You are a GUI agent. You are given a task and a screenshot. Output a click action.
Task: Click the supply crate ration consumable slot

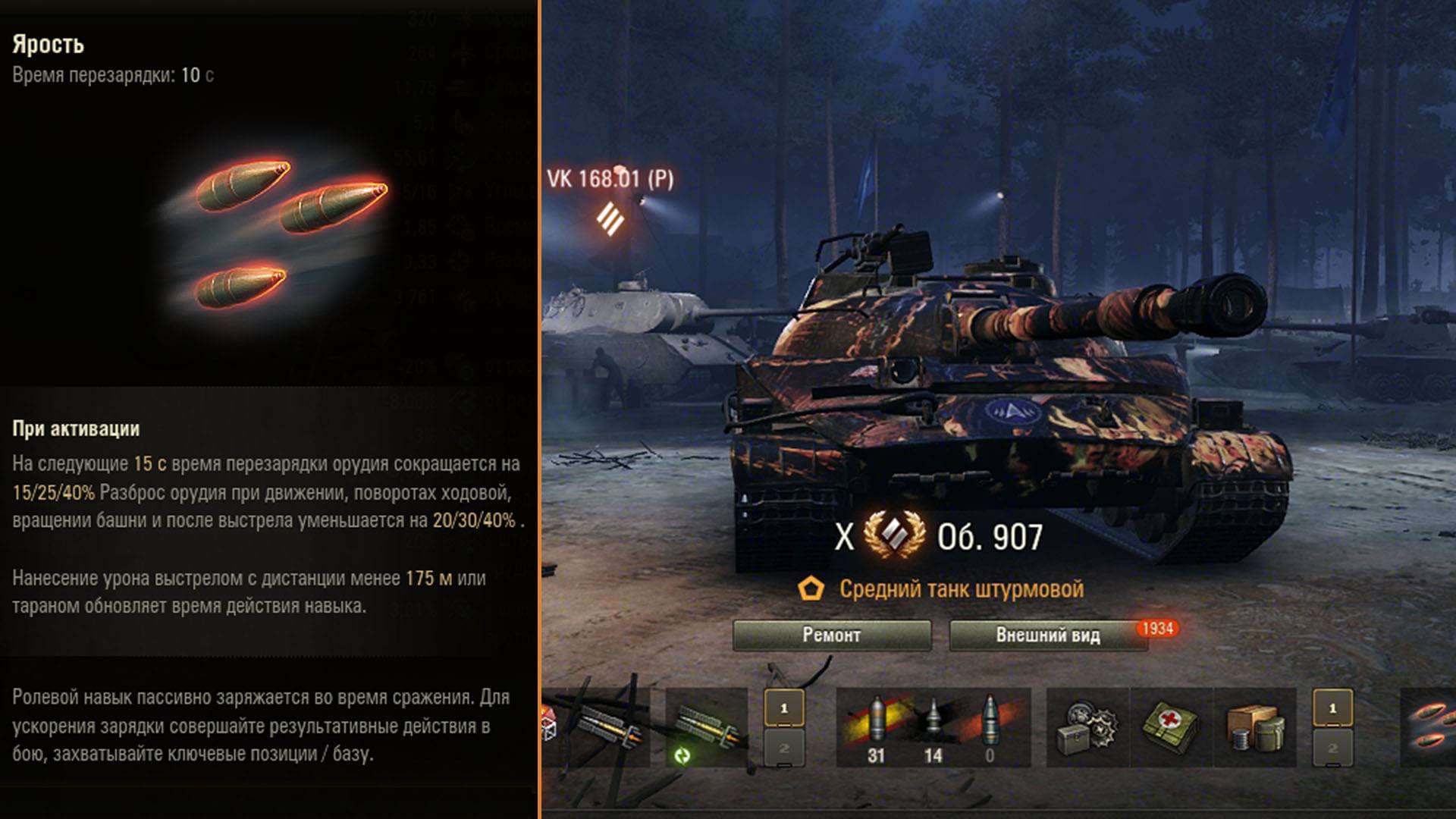(x=1255, y=727)
